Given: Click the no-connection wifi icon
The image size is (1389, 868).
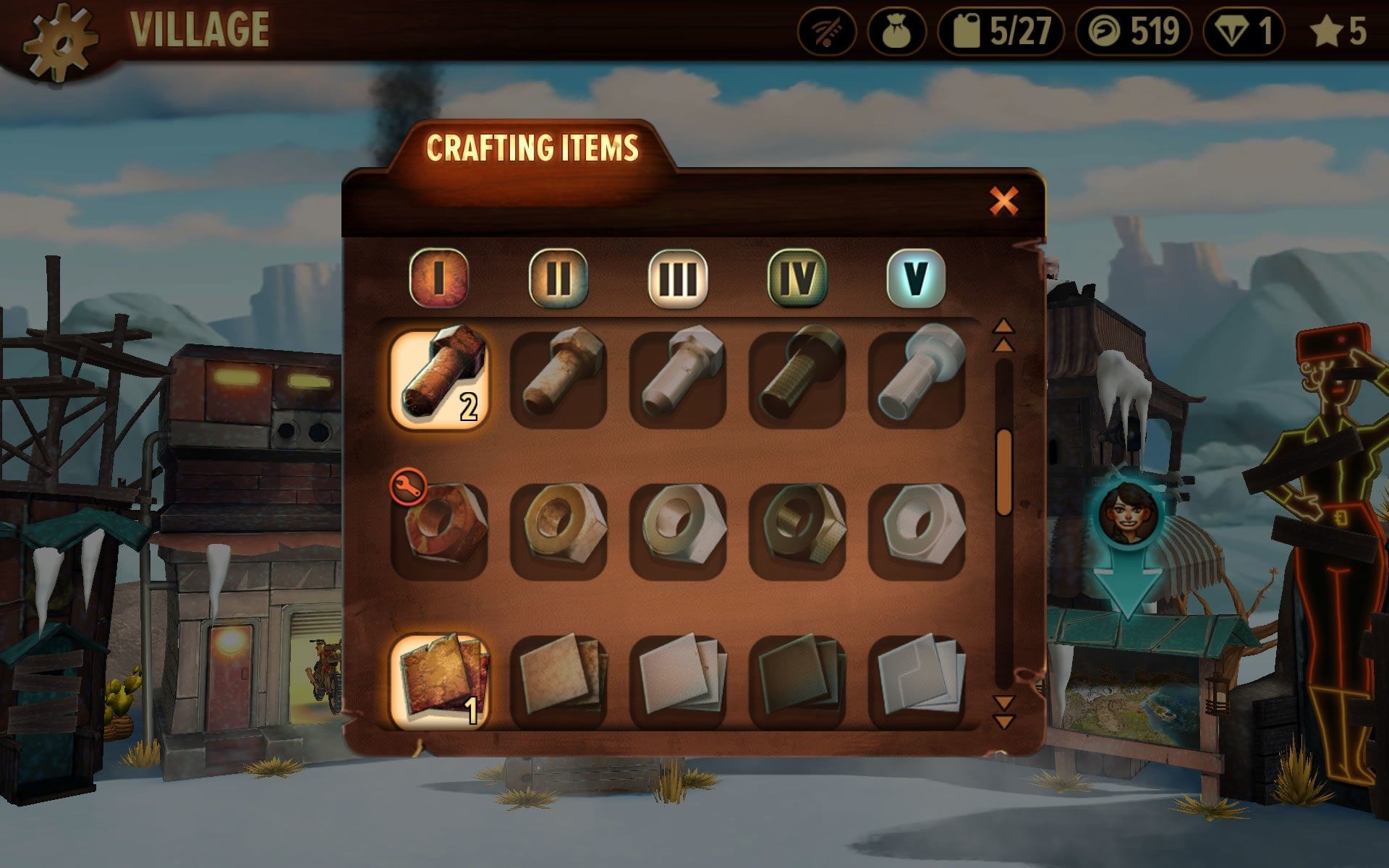Looking at the screenshot, I should (827, 32).
